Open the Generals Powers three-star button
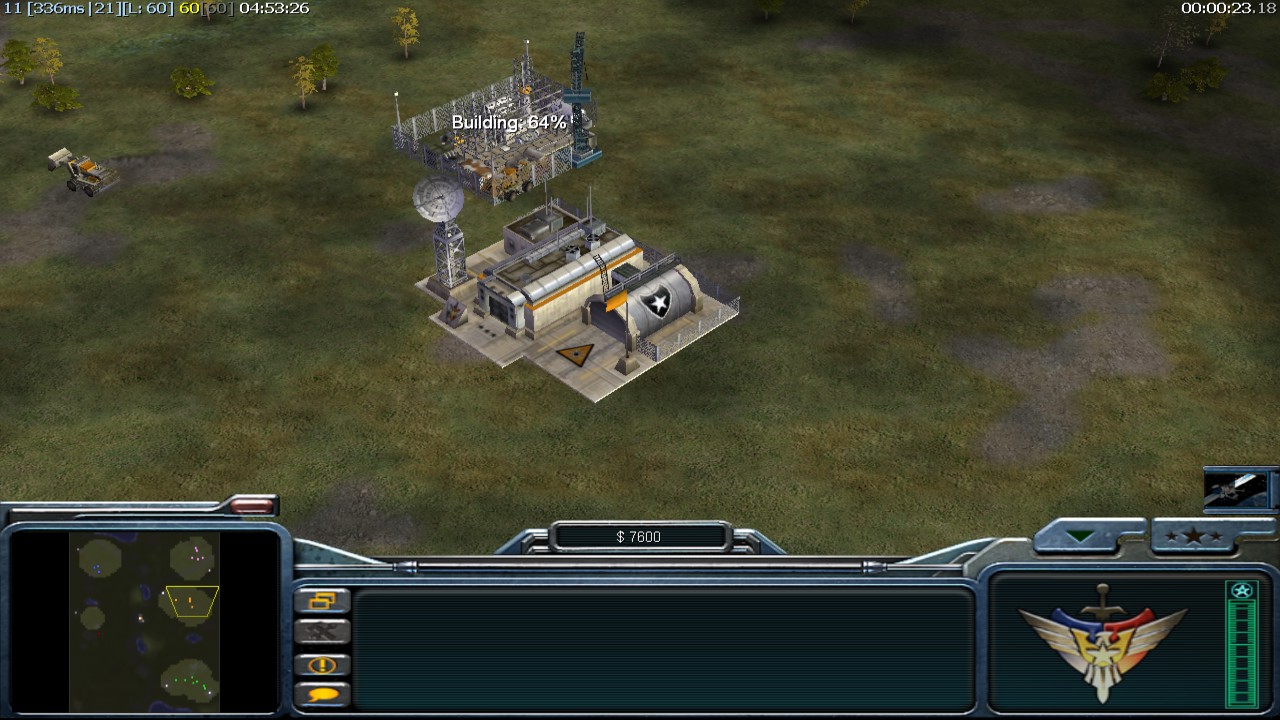Viewport: 1280px width, 720px height. click(1194, 537)
